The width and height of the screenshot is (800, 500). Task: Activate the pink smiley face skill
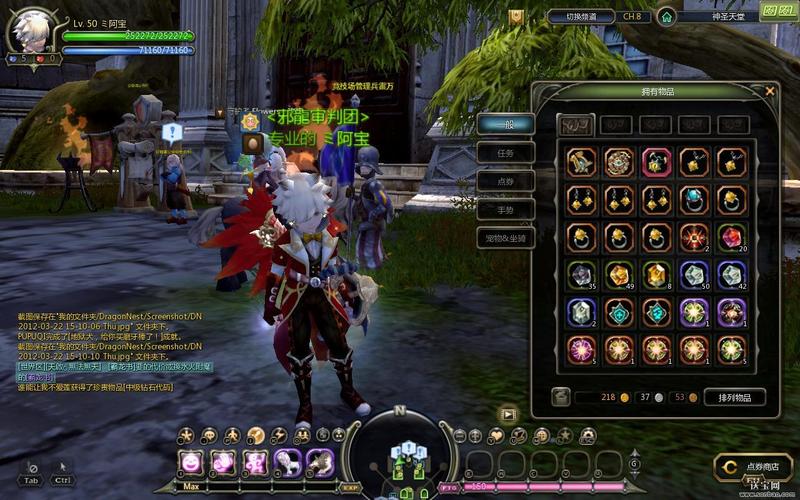point(191,462)
